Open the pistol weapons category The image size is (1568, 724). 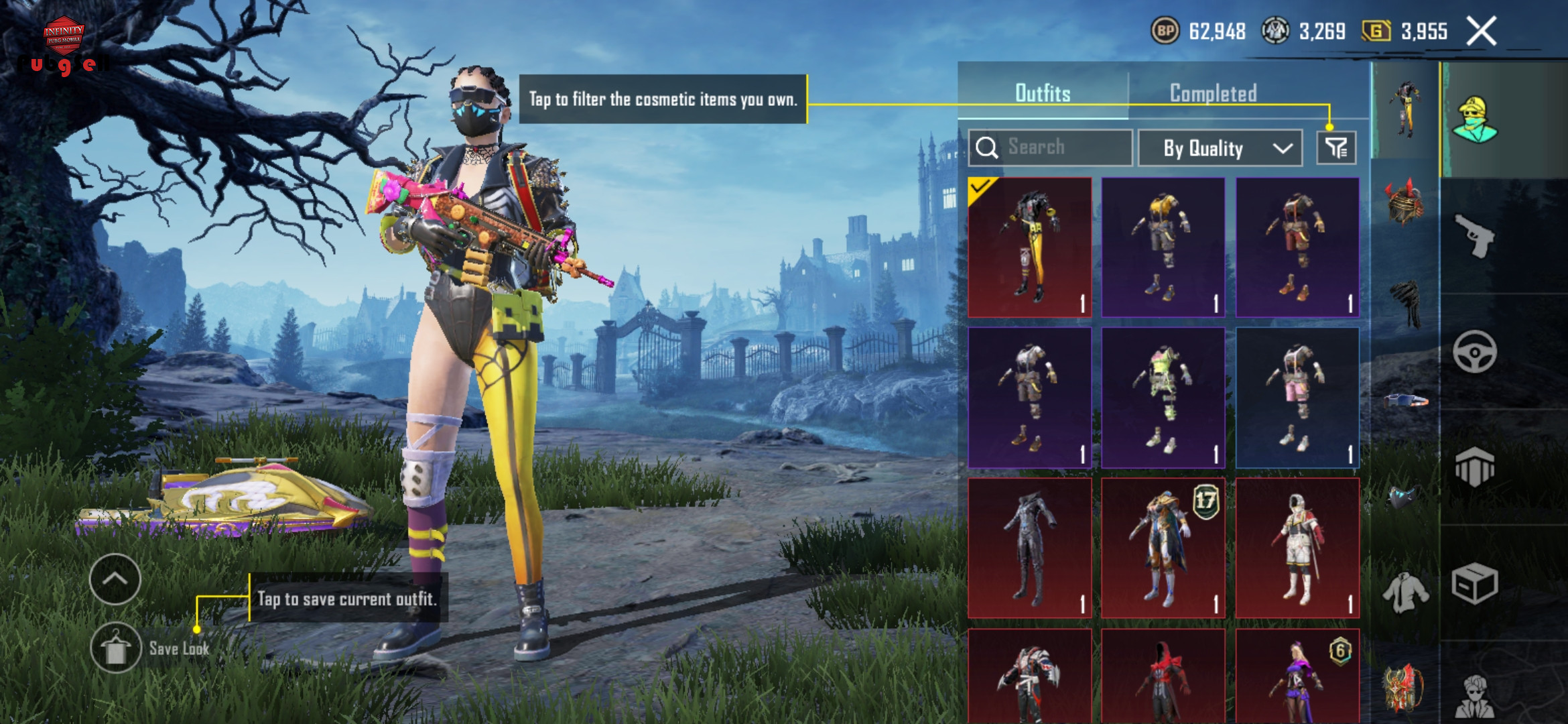[1474, 235]
